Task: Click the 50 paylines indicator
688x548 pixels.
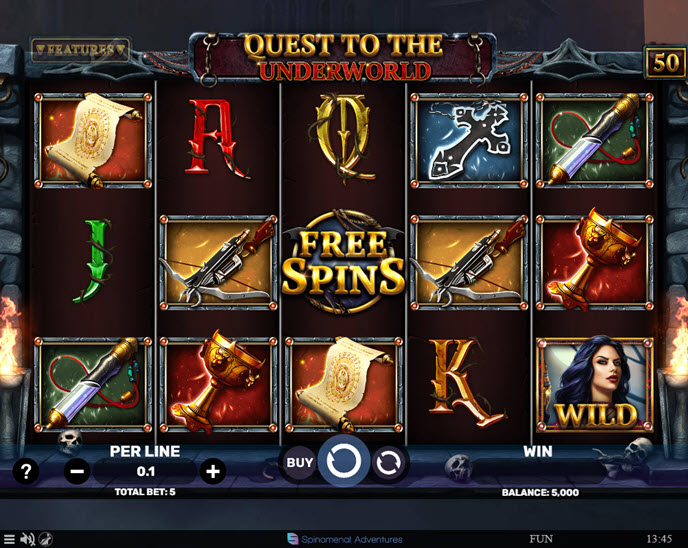Action: (x=664, y=62)
